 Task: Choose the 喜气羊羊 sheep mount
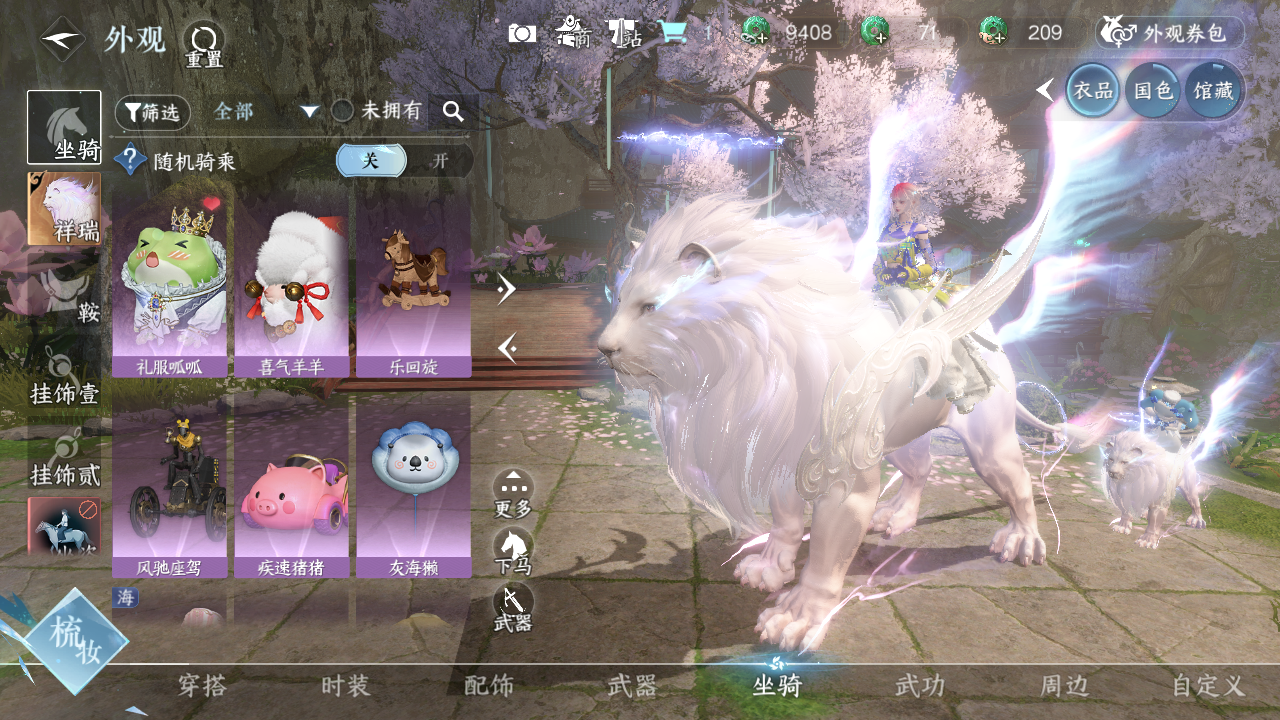[x=291, y=286]
